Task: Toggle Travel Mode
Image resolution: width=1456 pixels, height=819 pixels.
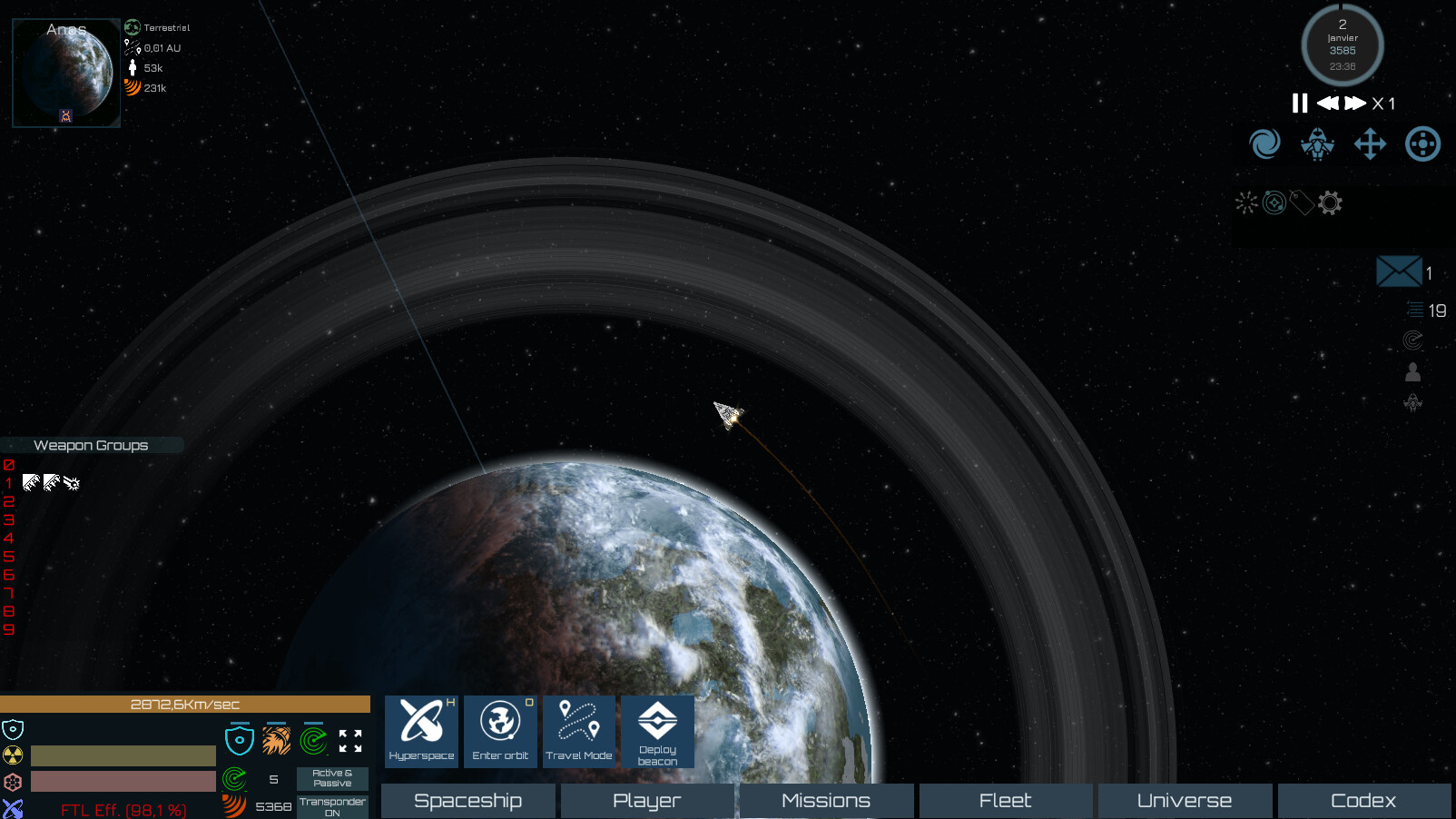Action: pos(579,731)
